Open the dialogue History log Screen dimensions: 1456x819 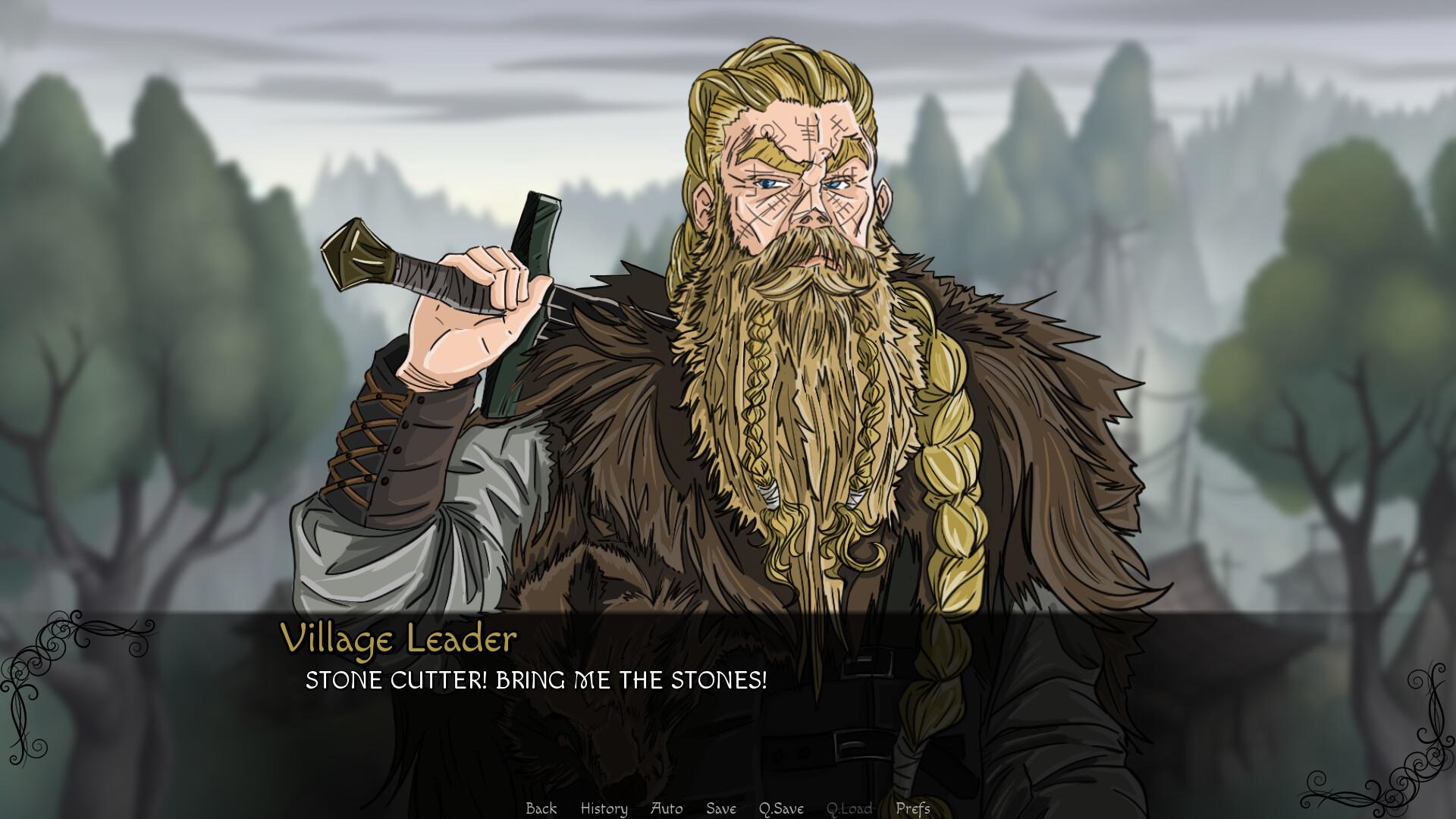click(604, 808)
